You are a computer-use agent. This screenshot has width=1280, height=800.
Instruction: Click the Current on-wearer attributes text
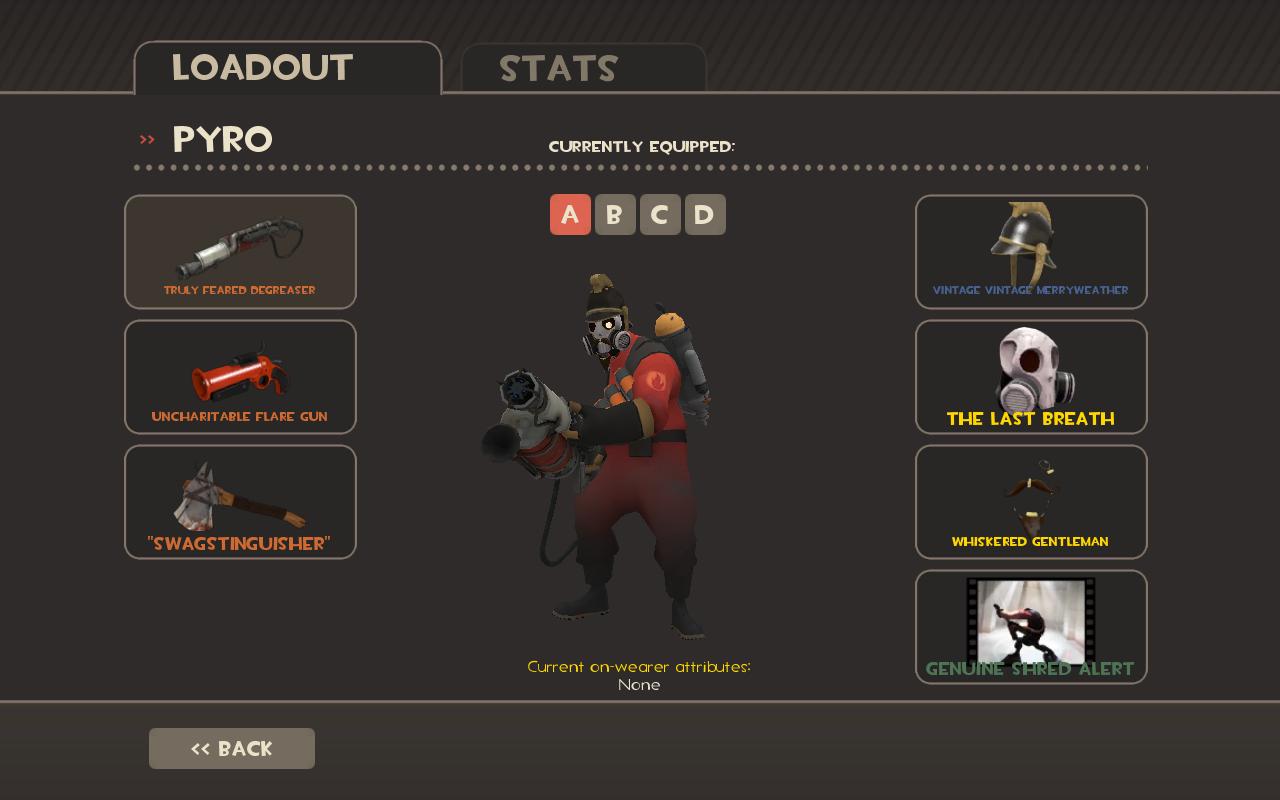(639, 667)
